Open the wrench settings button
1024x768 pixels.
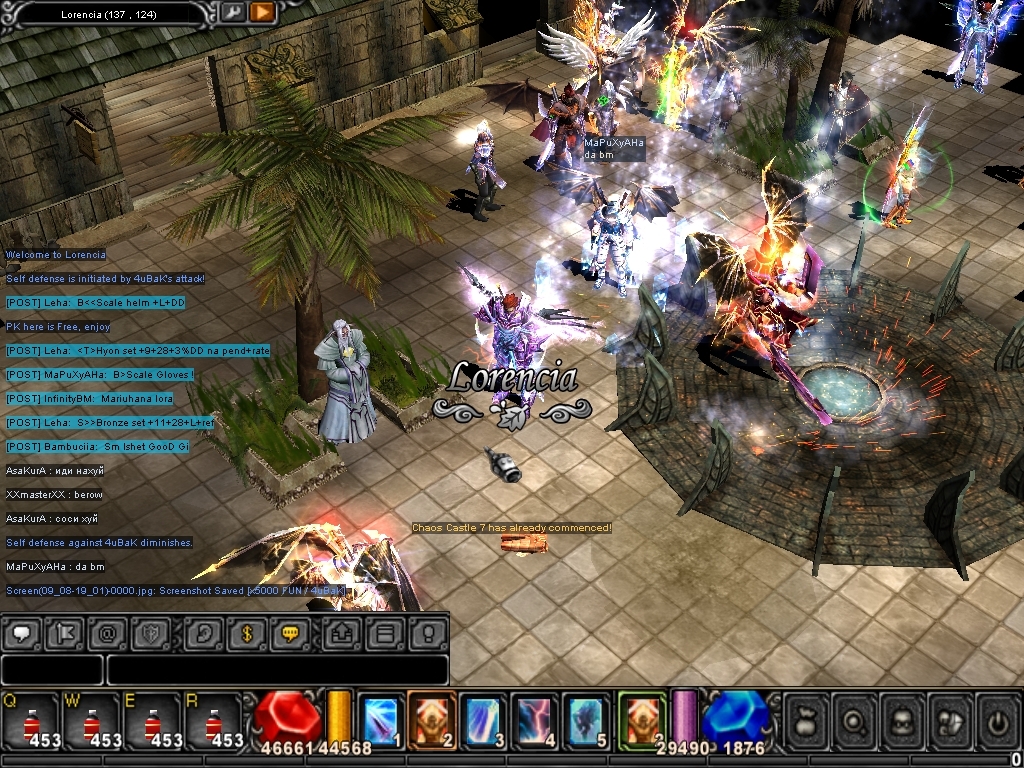click(232, 13)
